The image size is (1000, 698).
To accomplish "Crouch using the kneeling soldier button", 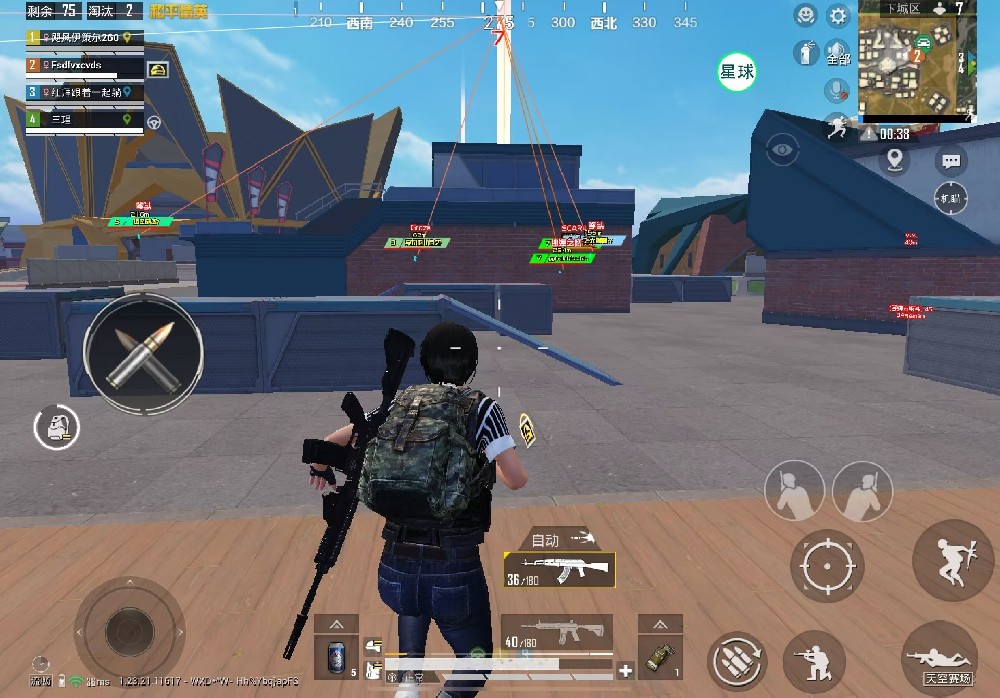I will pos(813,661).
